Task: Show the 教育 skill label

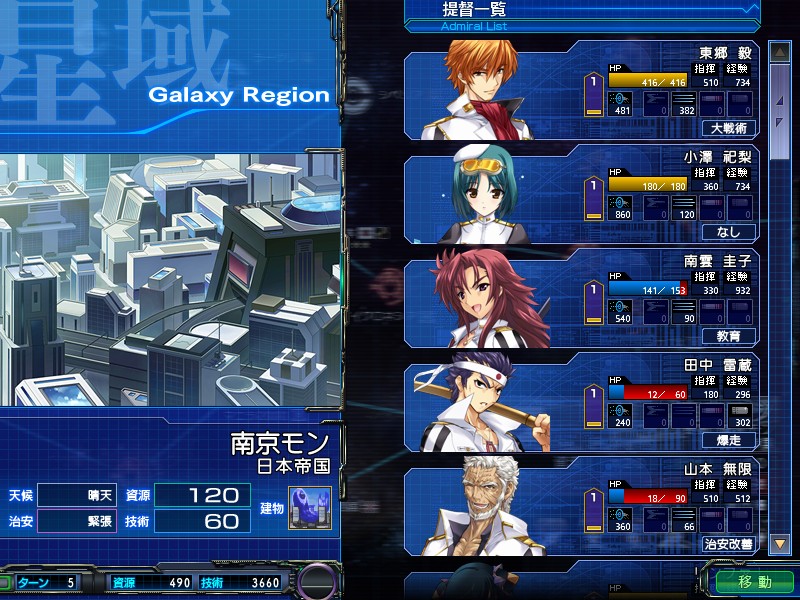Action: 729,336
